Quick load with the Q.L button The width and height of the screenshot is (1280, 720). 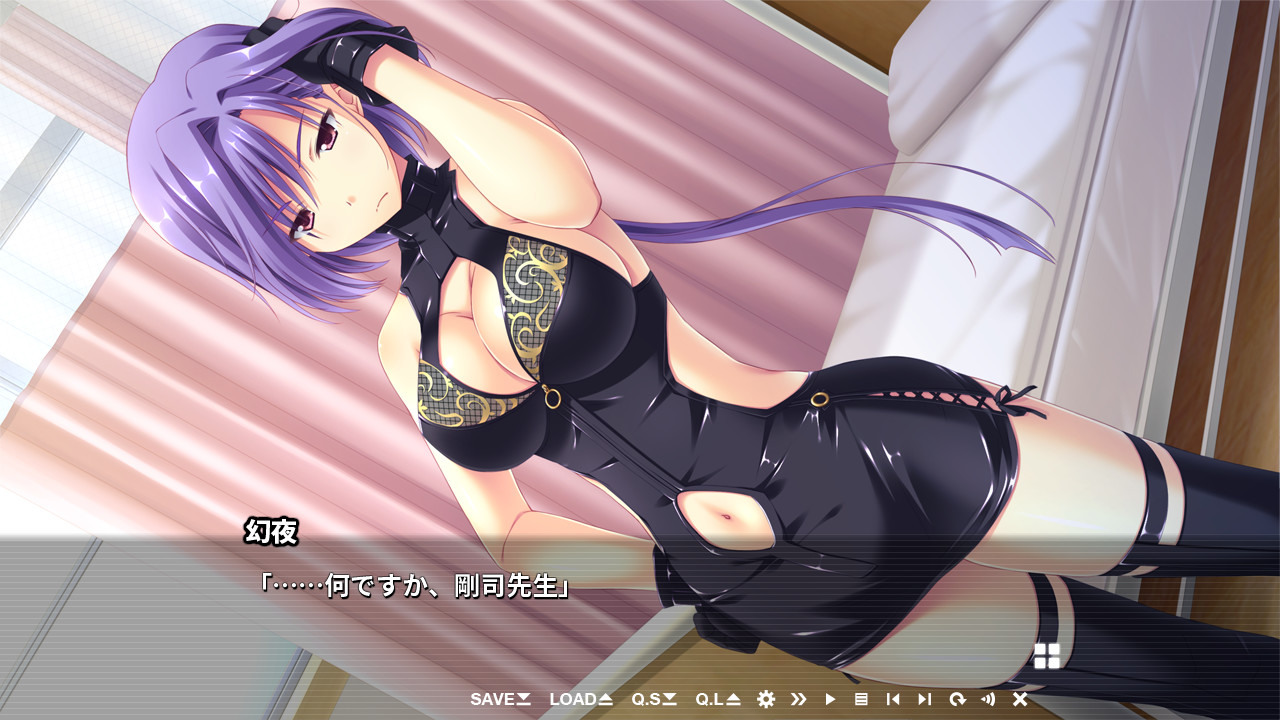(717, 699)
